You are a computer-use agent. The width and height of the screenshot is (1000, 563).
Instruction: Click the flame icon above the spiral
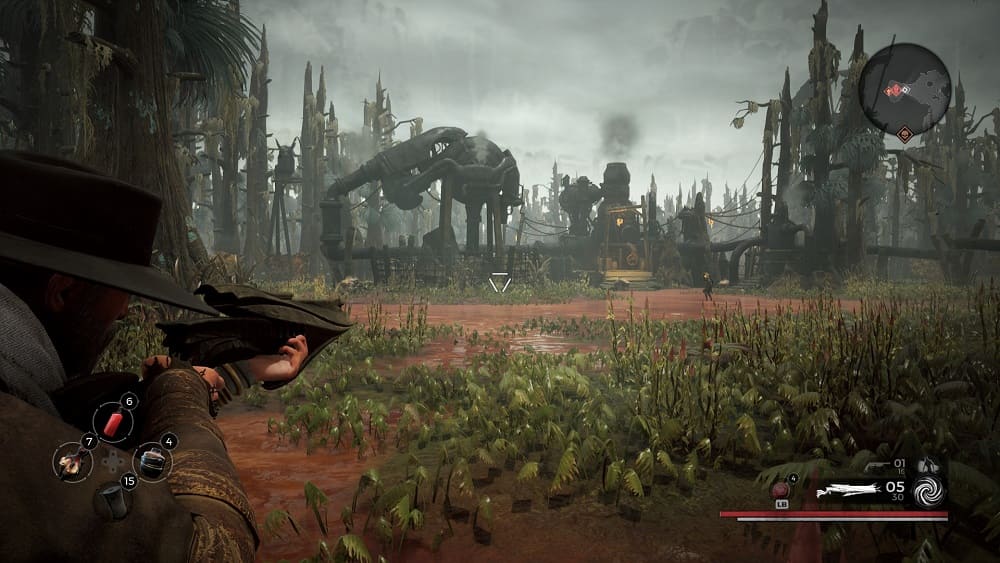click(x=926, y=465)
